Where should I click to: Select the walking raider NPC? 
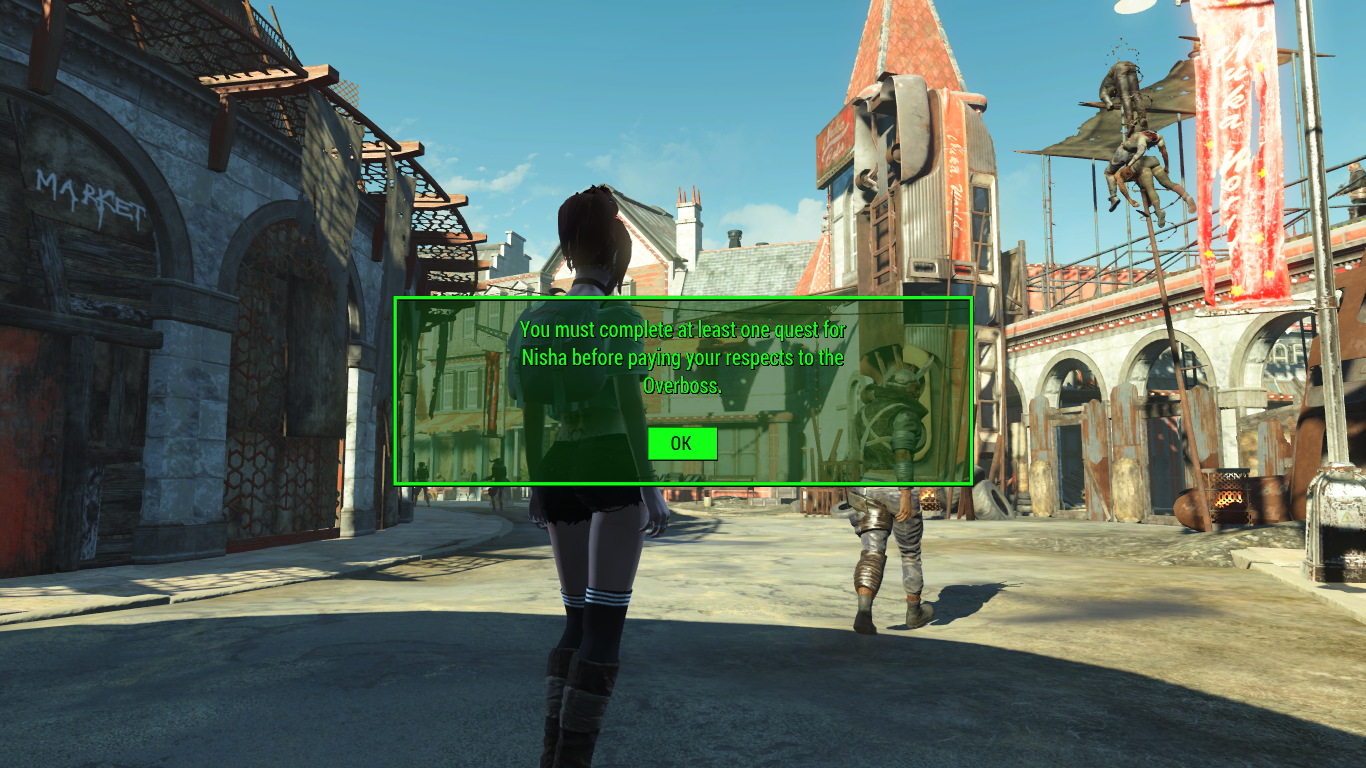pyautogui.click(x=890, y=530)
